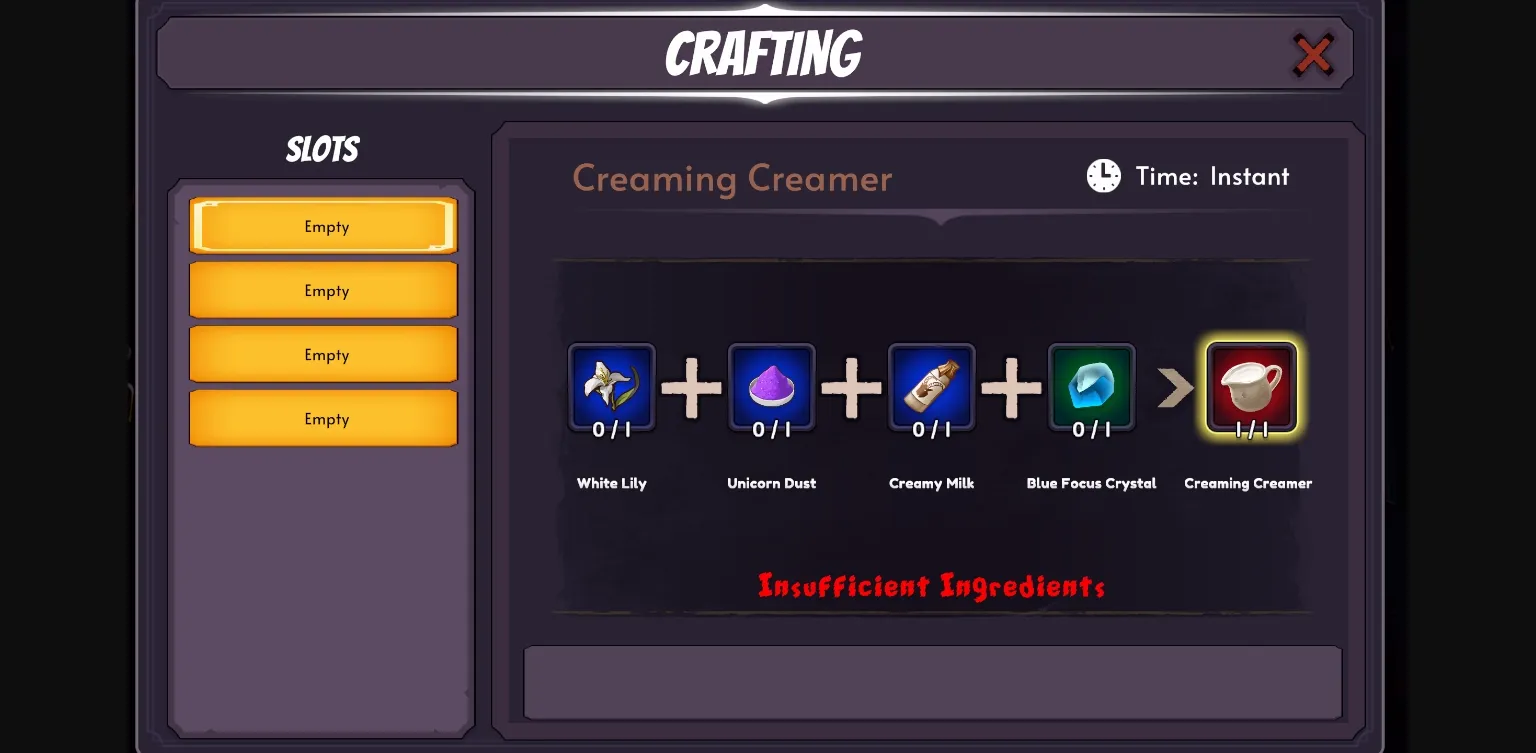The width and height of the screenshot is (1536, 753).
Task: Select the third Empty slot
Action: tap(323, 354)
